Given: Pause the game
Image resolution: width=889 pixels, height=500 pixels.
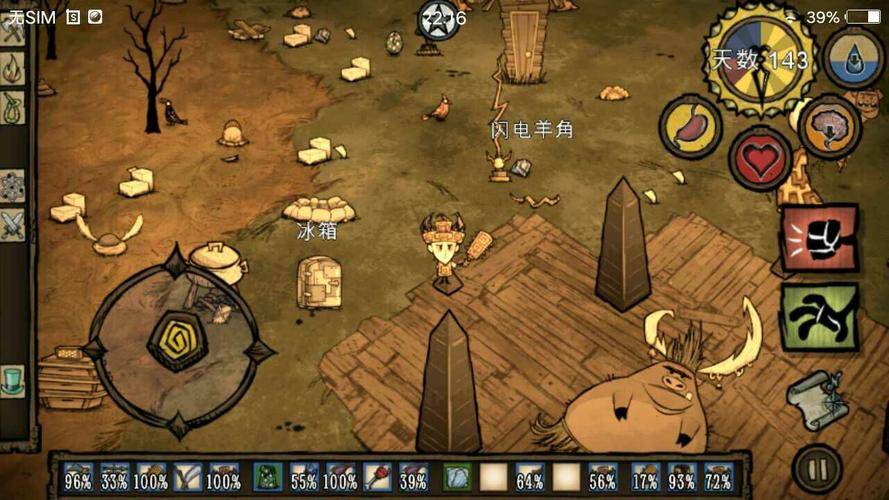Looking at the screenshot, I should 817,468.
